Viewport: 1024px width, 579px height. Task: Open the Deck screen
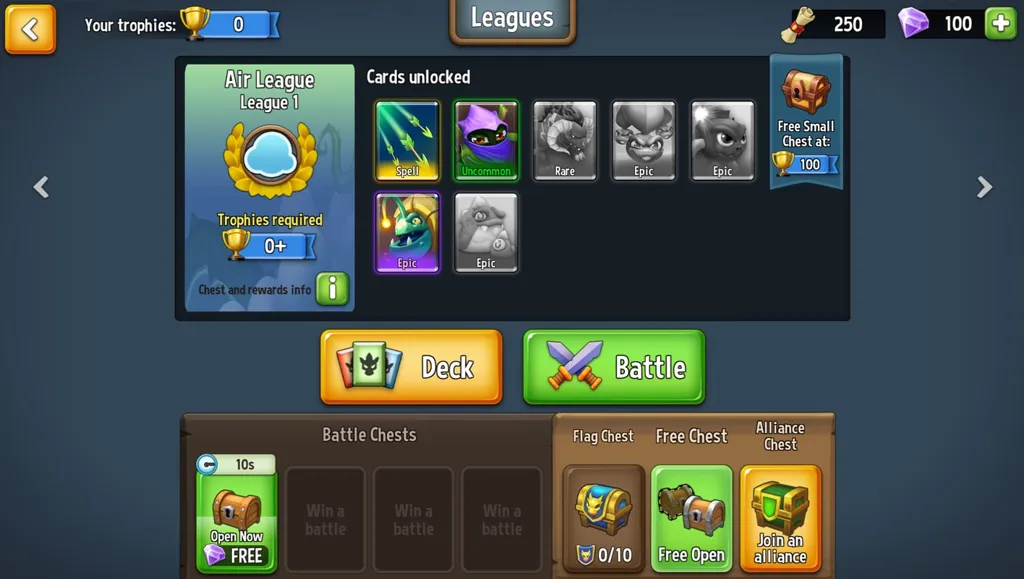[x=411, y=367]
